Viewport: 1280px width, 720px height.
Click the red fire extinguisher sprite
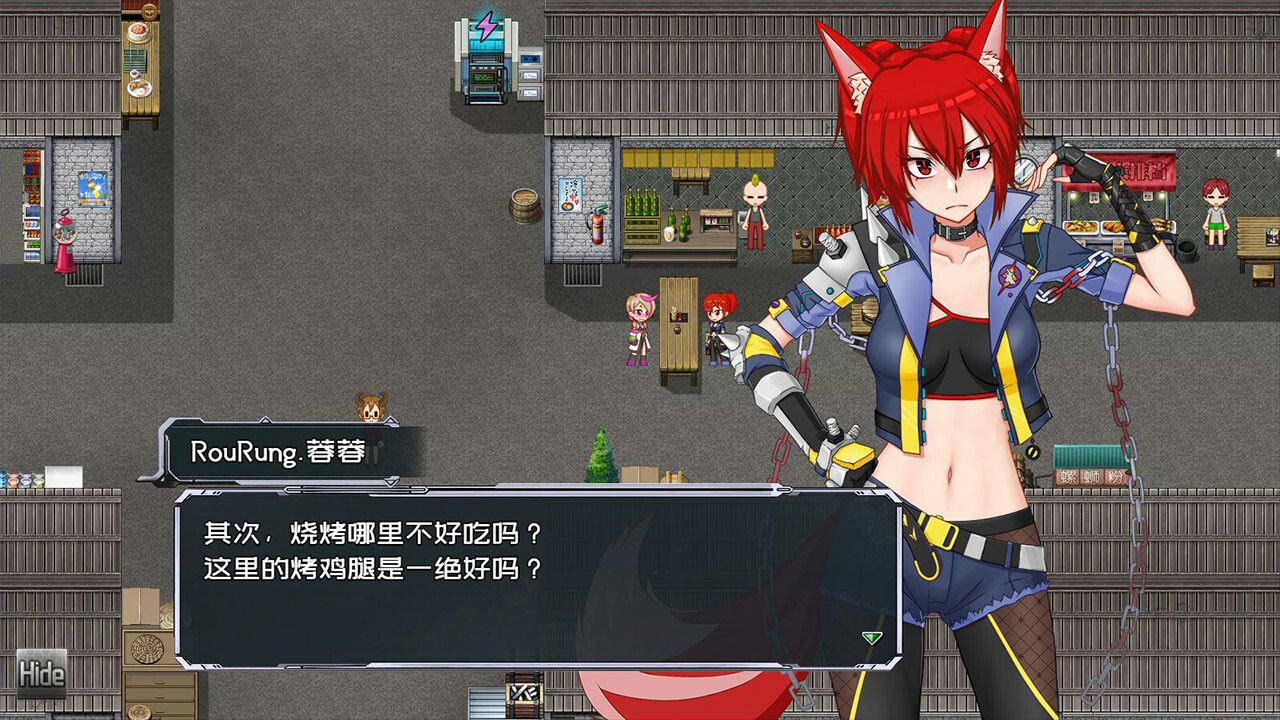597,227
